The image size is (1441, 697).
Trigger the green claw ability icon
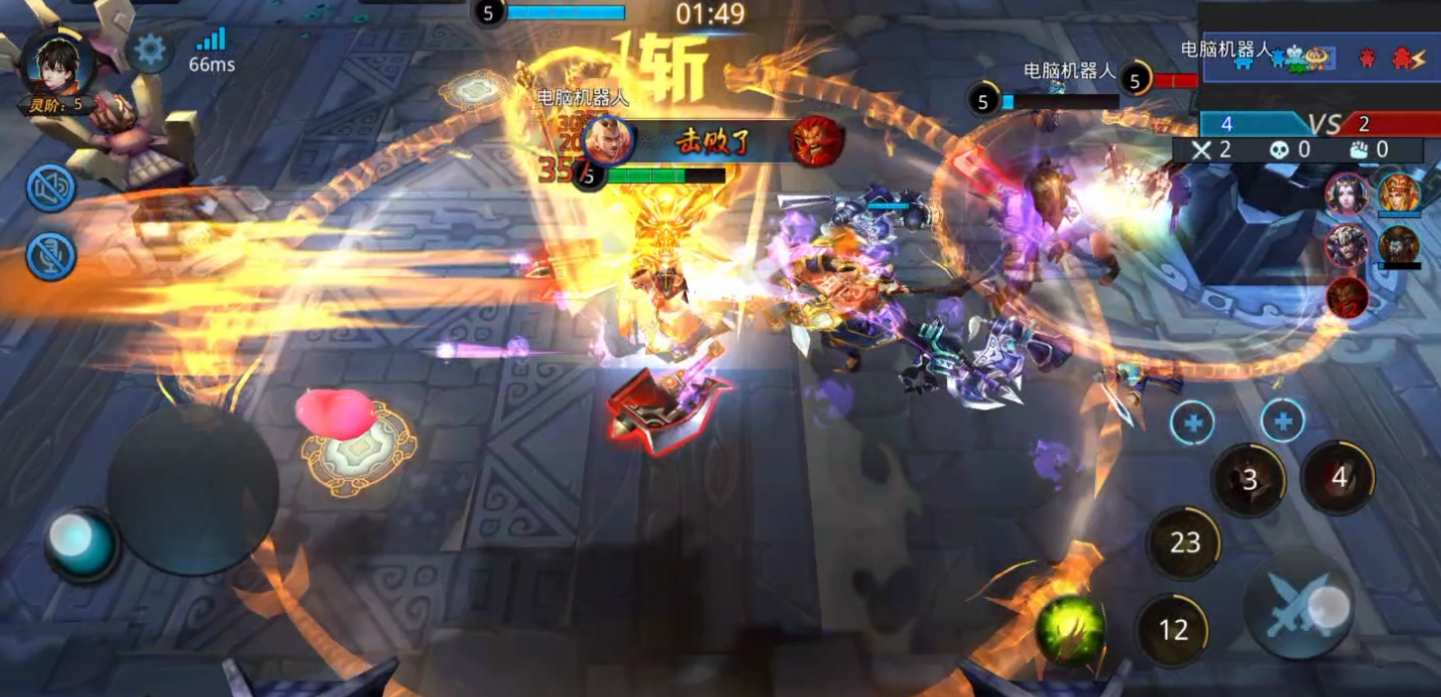tap(1070, 631)
